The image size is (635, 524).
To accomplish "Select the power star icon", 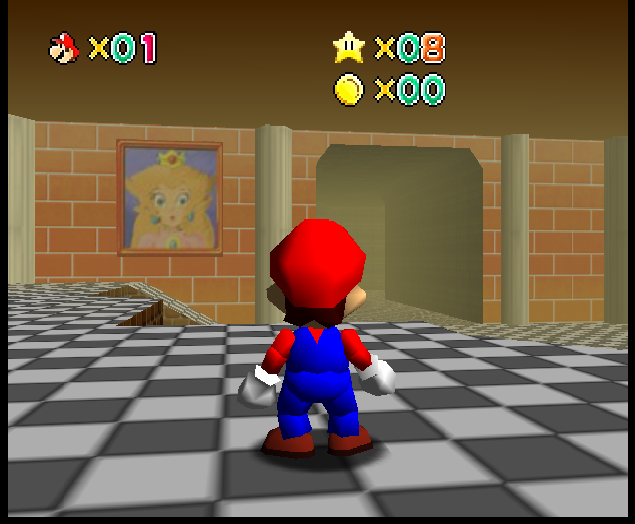I will [x=349, y=46].
